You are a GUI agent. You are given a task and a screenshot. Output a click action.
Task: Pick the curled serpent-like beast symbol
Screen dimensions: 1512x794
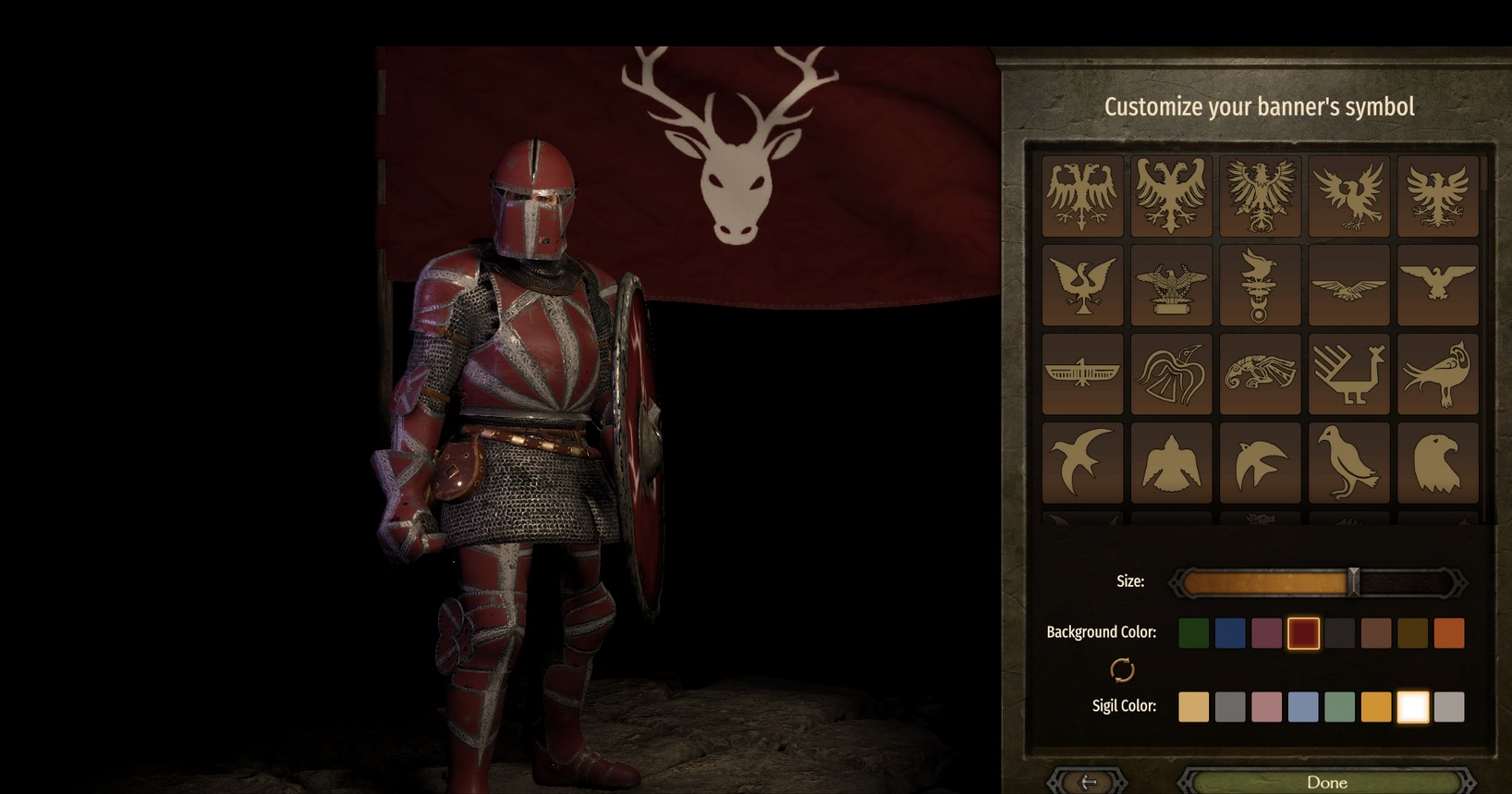[x=1260, y=373]
